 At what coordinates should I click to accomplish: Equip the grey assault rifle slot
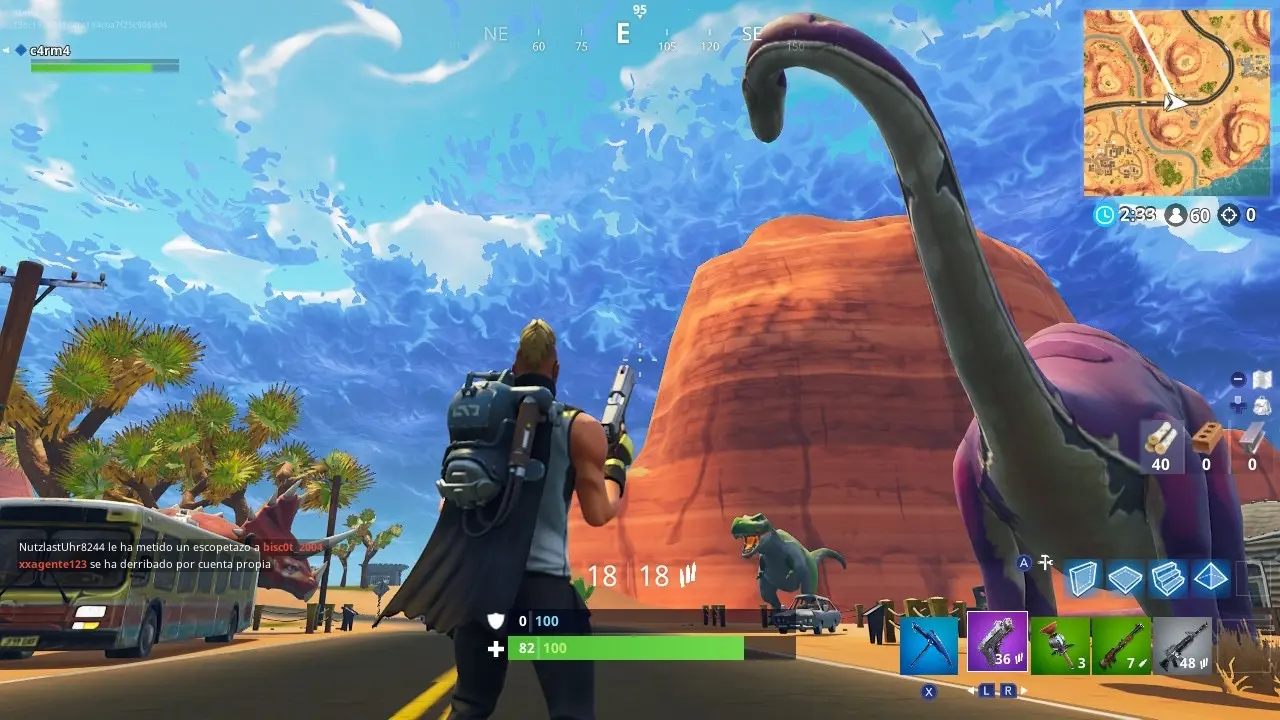[x=1183, y=646]
